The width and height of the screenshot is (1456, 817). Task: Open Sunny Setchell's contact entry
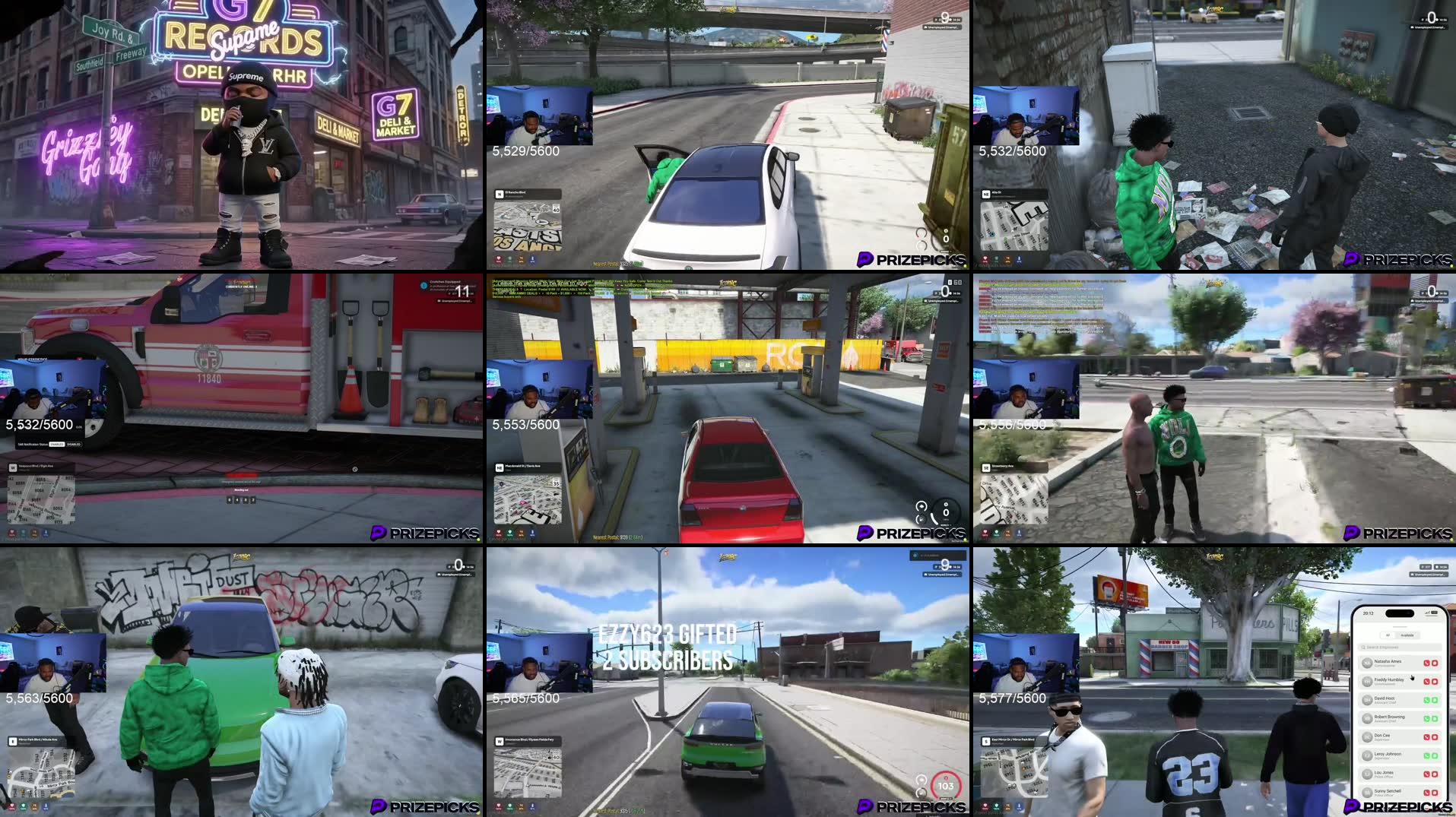pyautogui.click(x=1389, y=791)
